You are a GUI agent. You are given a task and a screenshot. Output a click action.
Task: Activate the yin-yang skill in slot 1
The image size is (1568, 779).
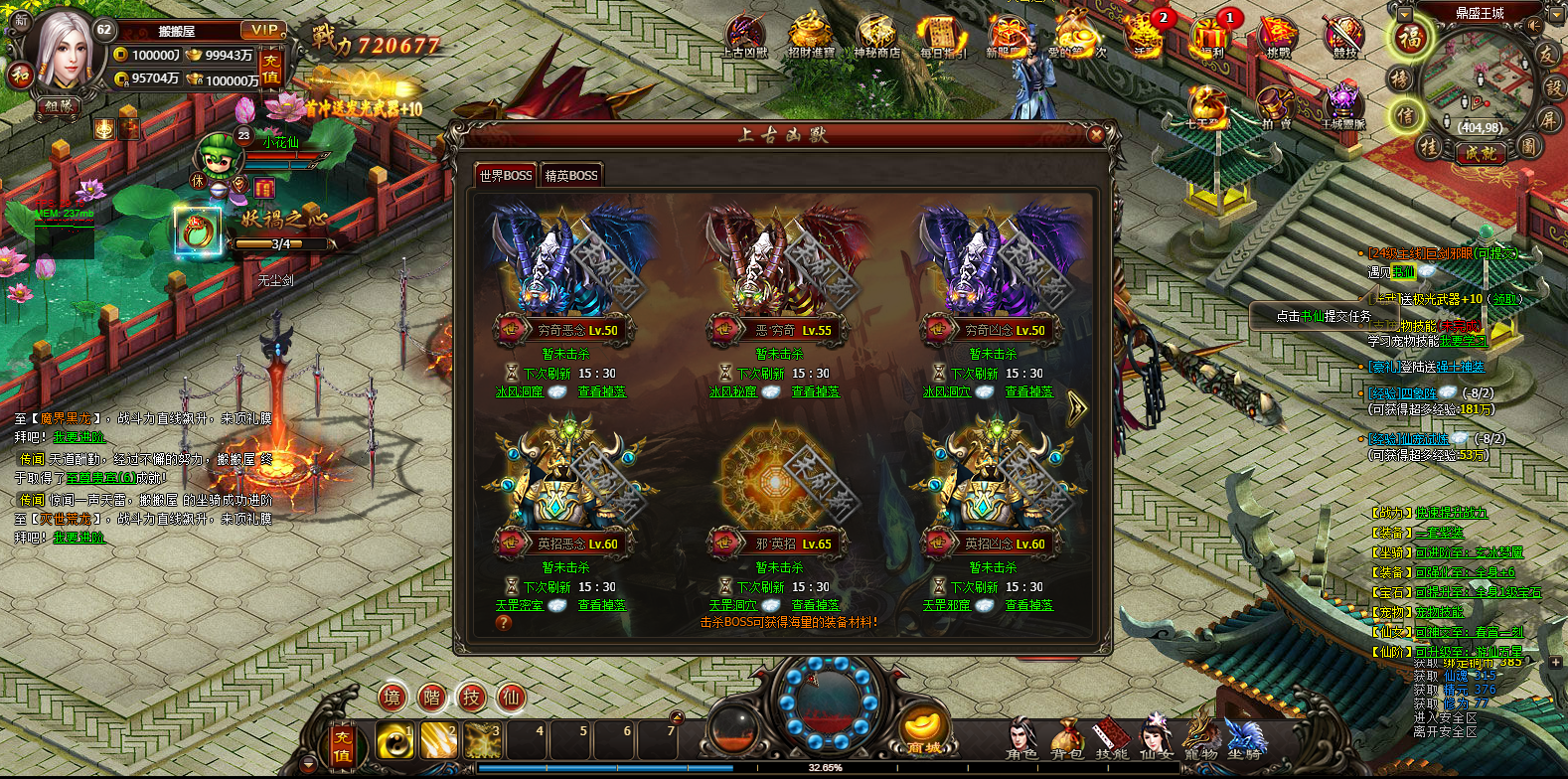394,741
